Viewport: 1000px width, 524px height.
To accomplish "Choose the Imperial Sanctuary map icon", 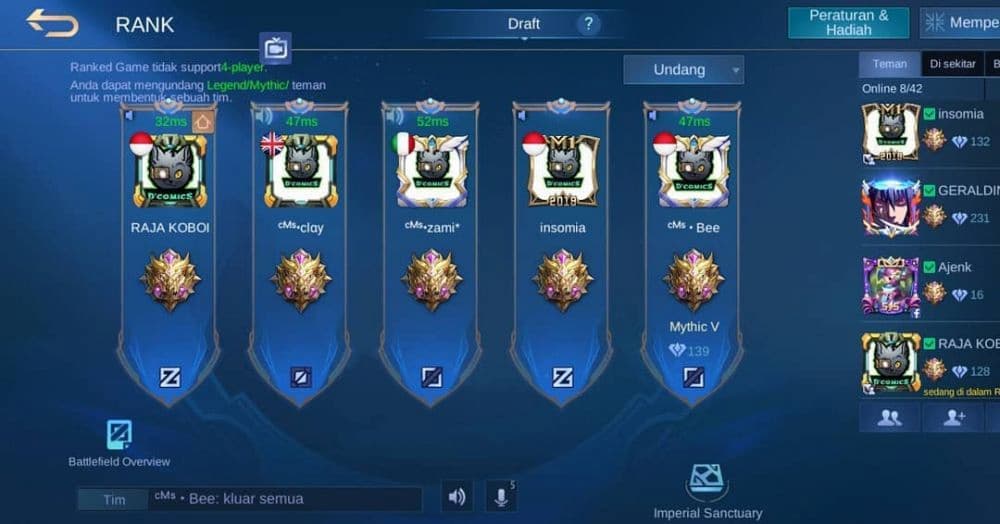I will 707,481.
